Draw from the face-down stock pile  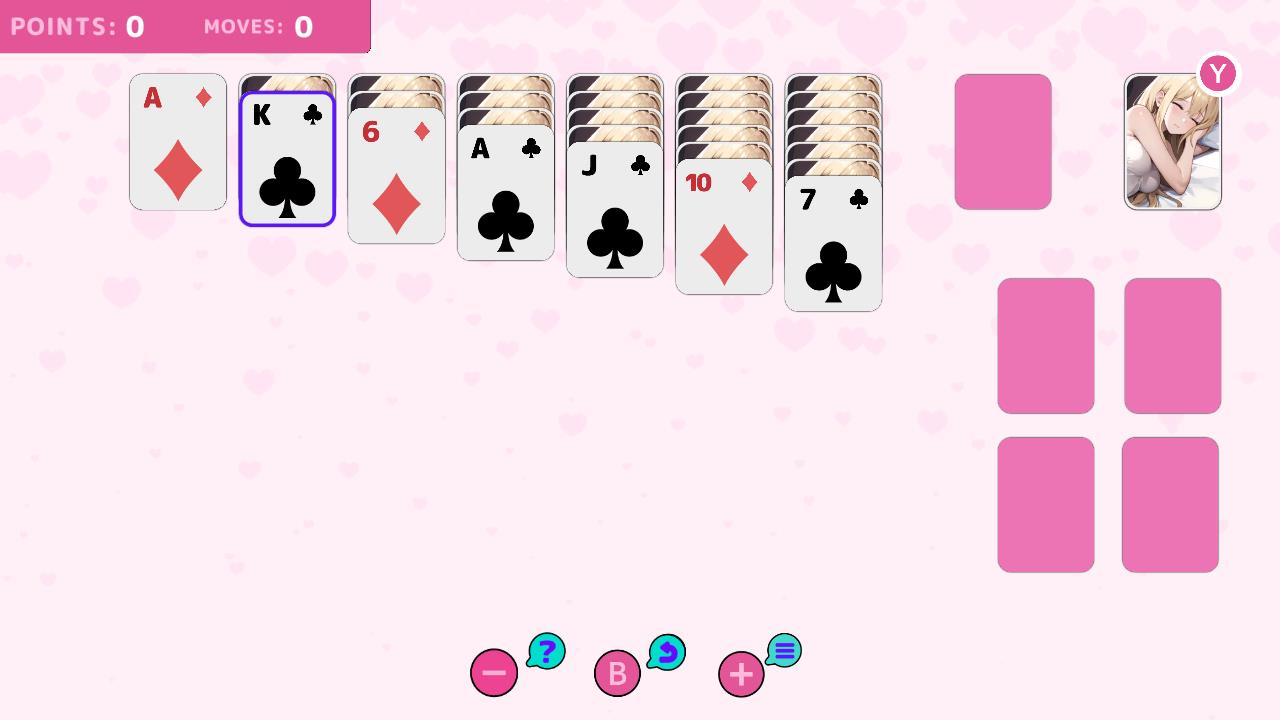coord(1003,142)
